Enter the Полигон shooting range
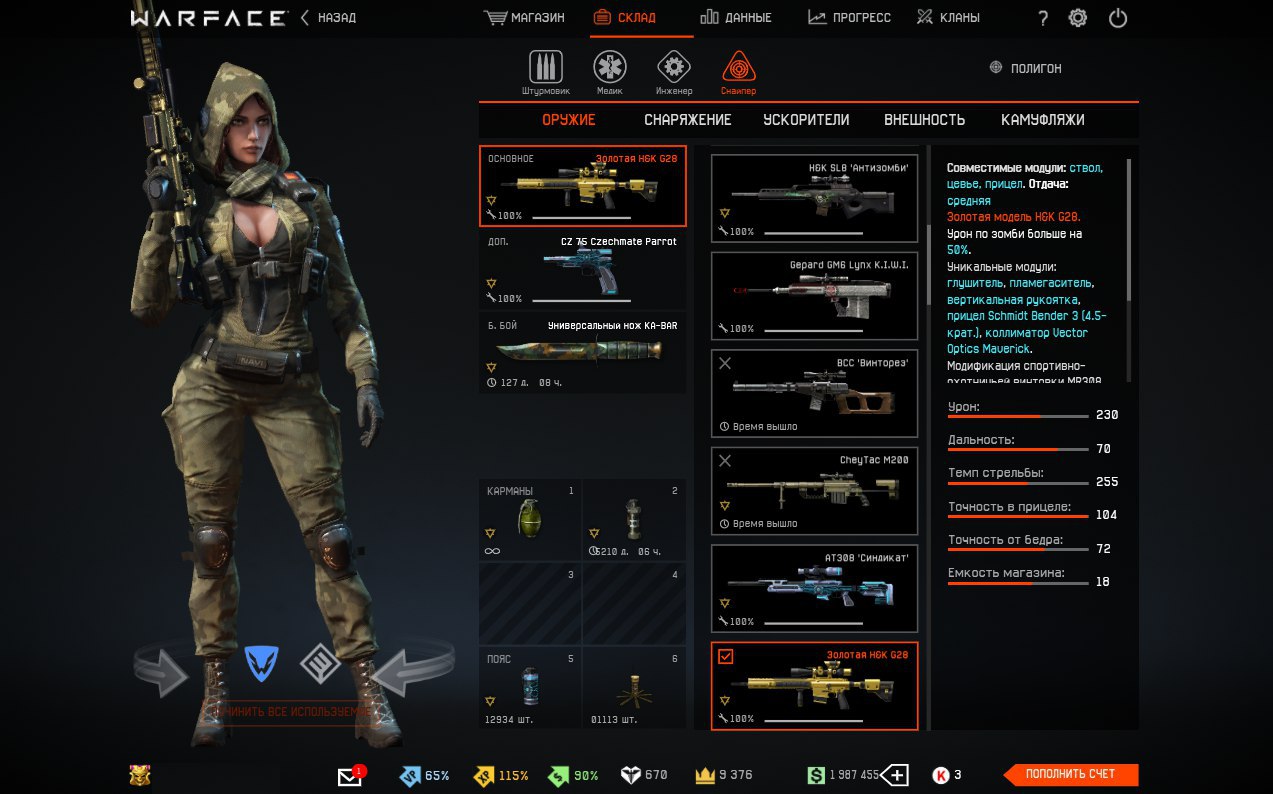 click(1025, 68)
